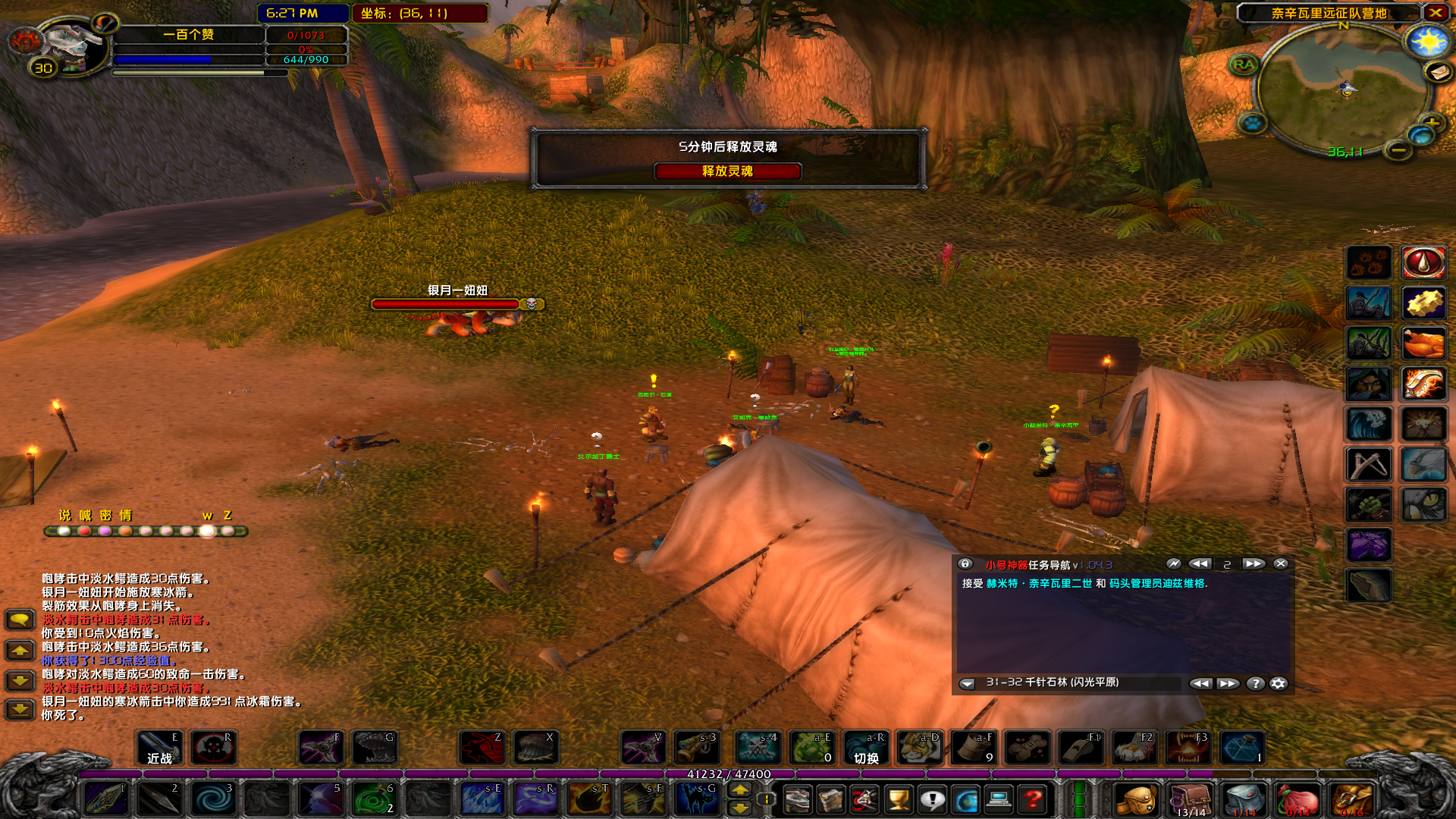Open the mail envelope icon by the minimap
The image size is (1456, 819).
(1438, 72)
